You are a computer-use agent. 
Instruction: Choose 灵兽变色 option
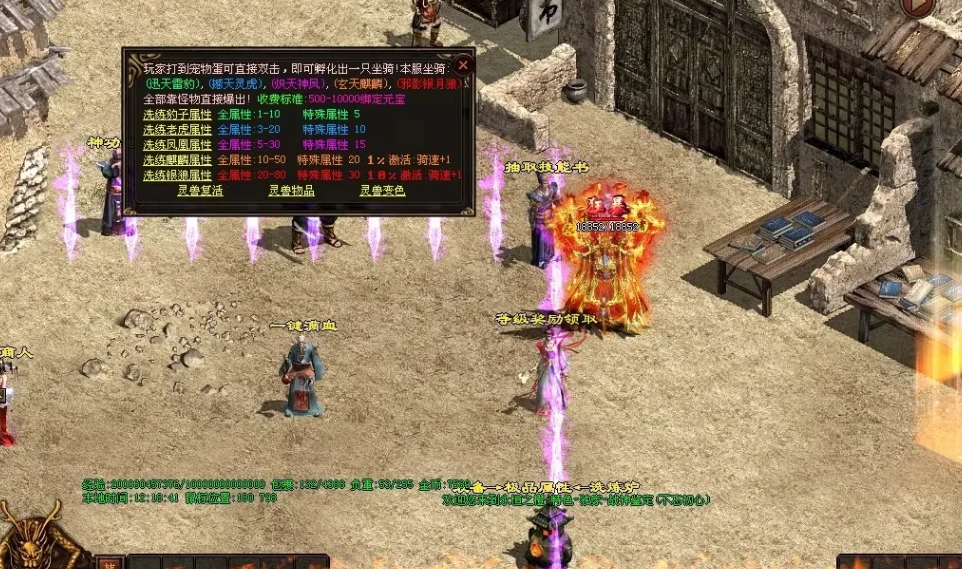tap(382, 191)
